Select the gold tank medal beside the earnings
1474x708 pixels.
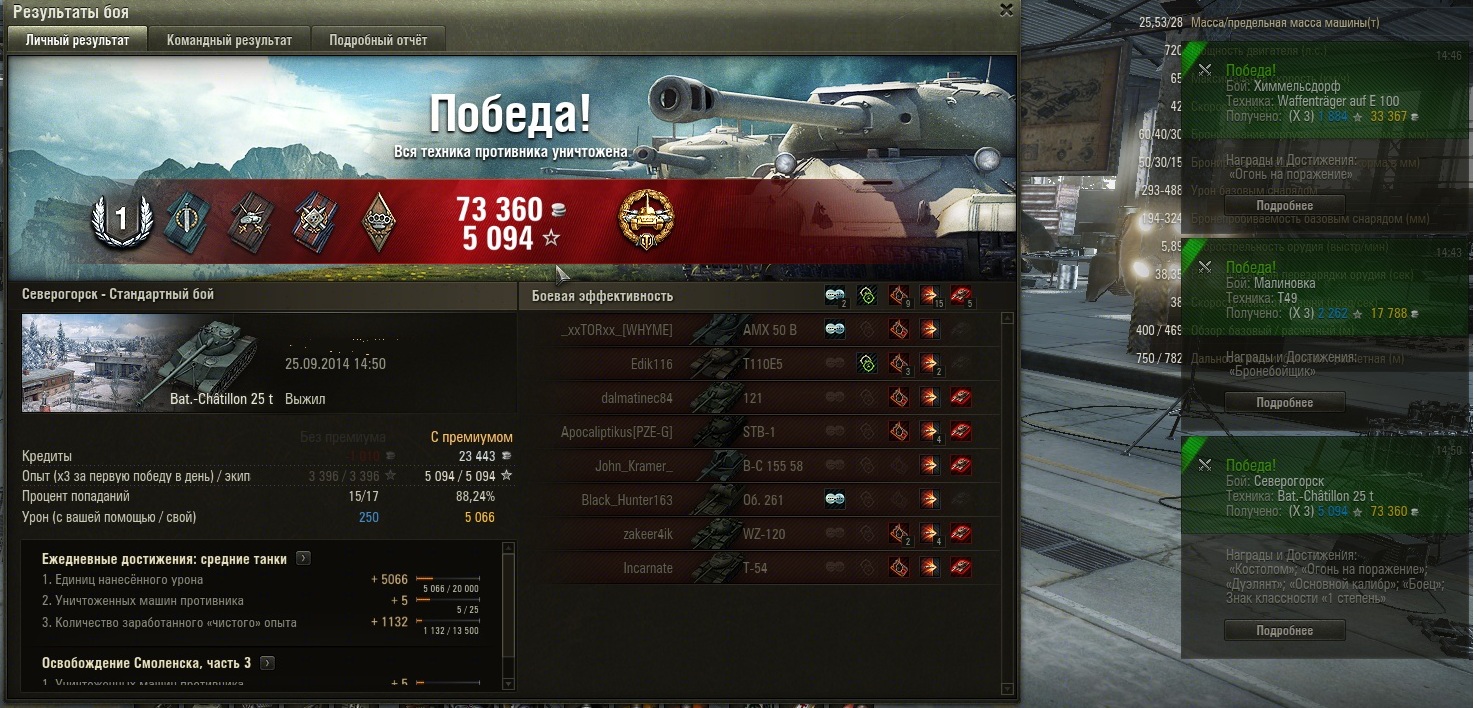coord(646,219)
